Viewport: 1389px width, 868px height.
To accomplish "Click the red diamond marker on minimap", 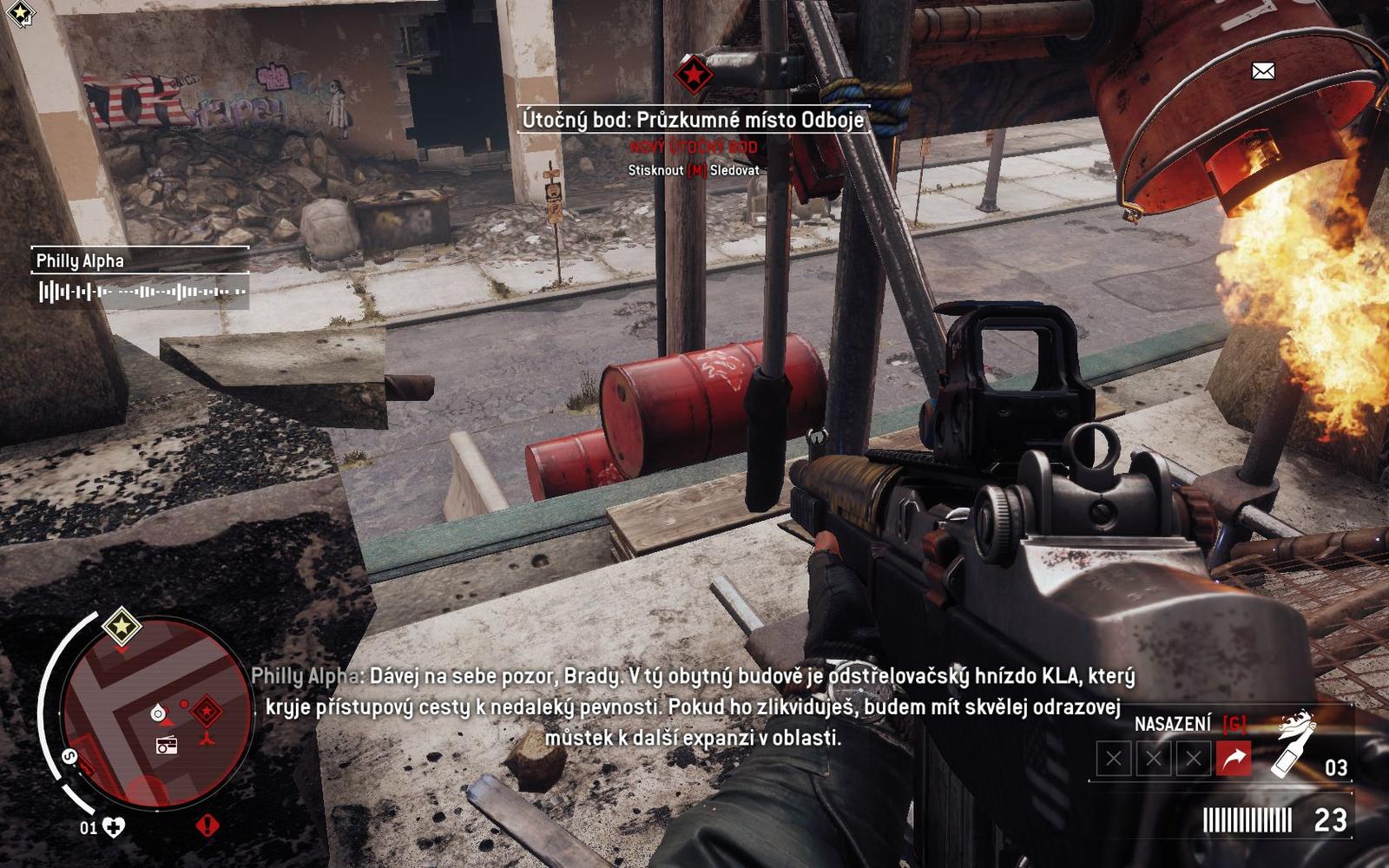I will [207, 712].
